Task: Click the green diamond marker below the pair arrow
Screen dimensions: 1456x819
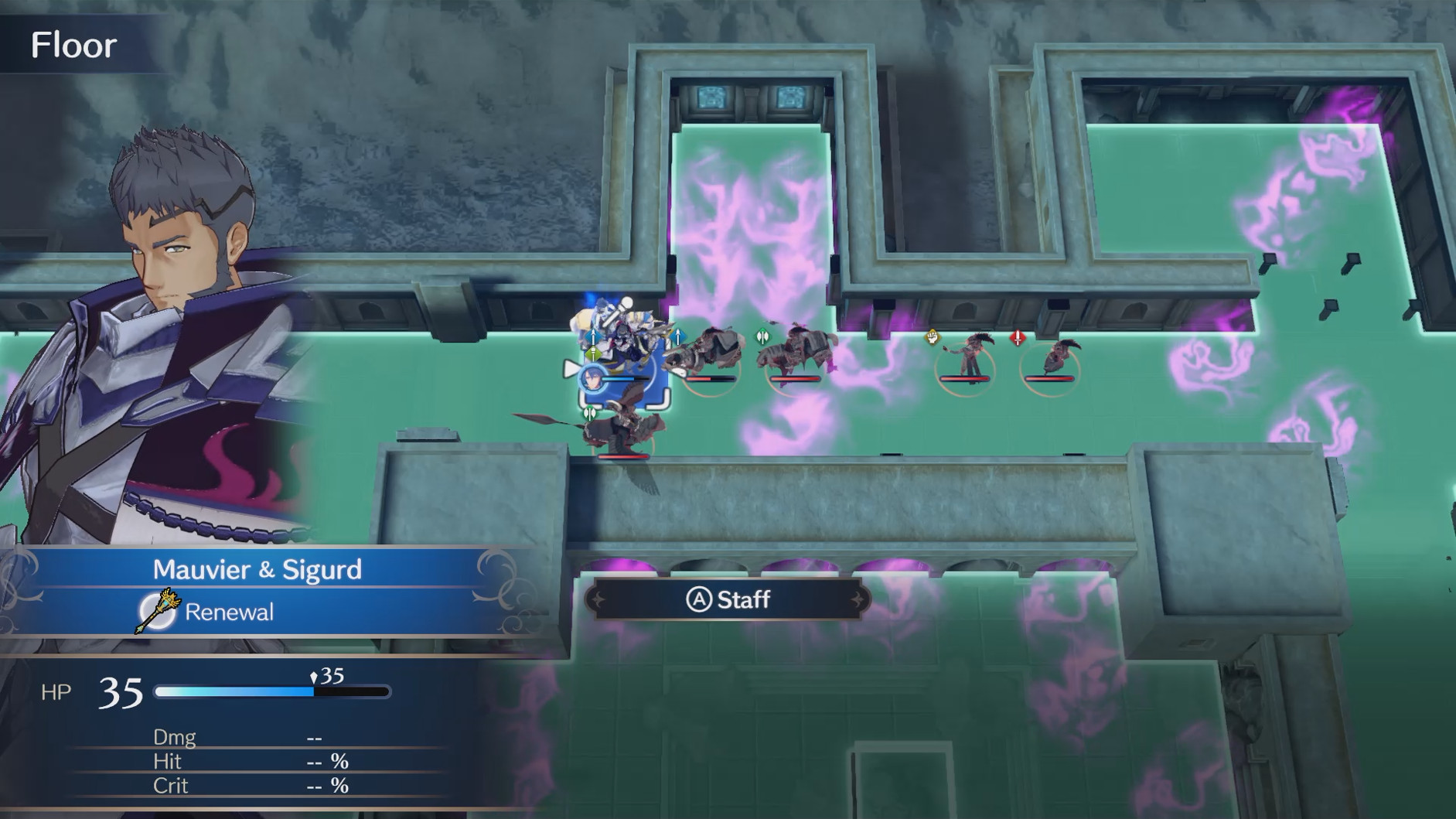Action: (593, 353)
